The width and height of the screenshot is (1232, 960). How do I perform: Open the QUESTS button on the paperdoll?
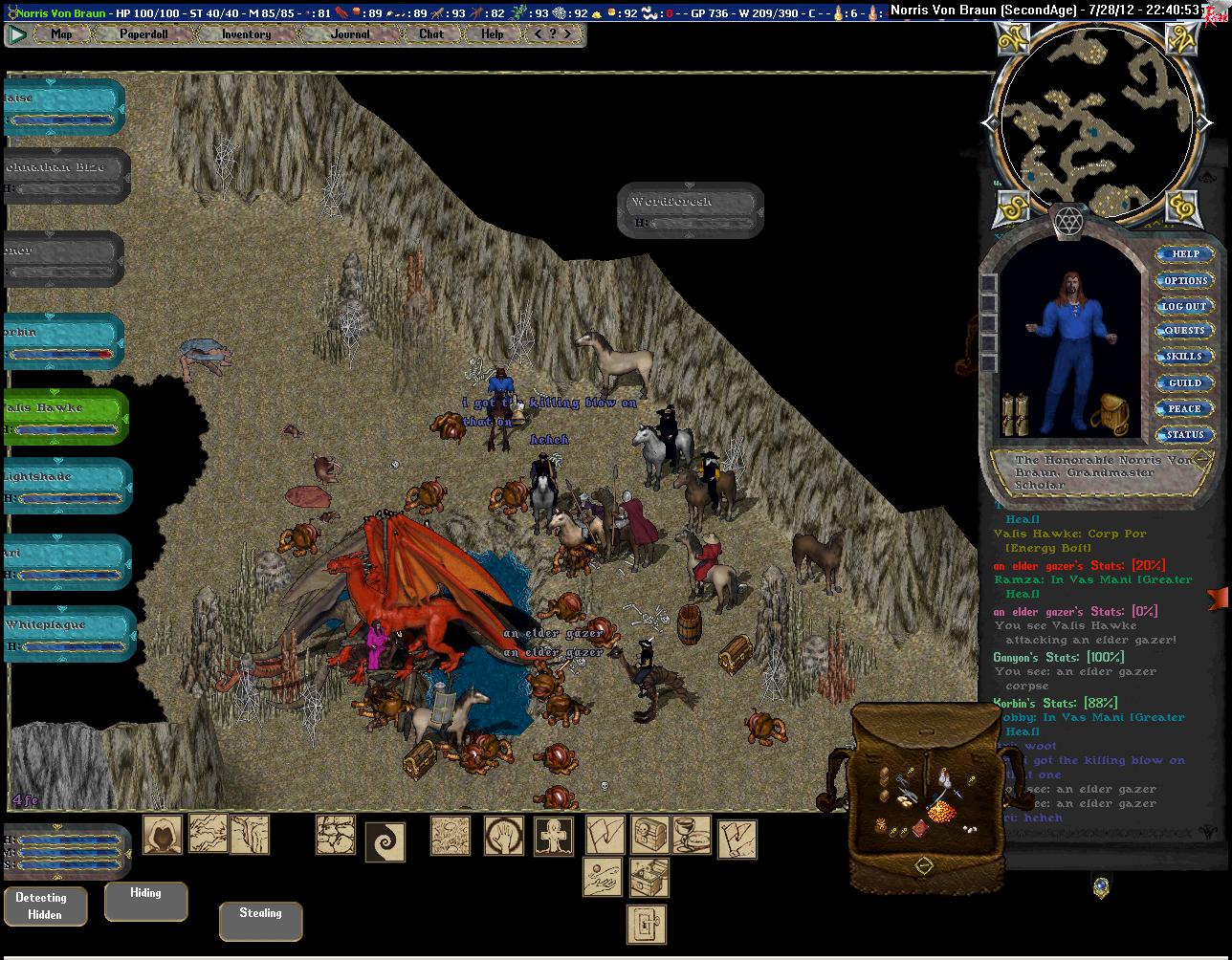1184,331
